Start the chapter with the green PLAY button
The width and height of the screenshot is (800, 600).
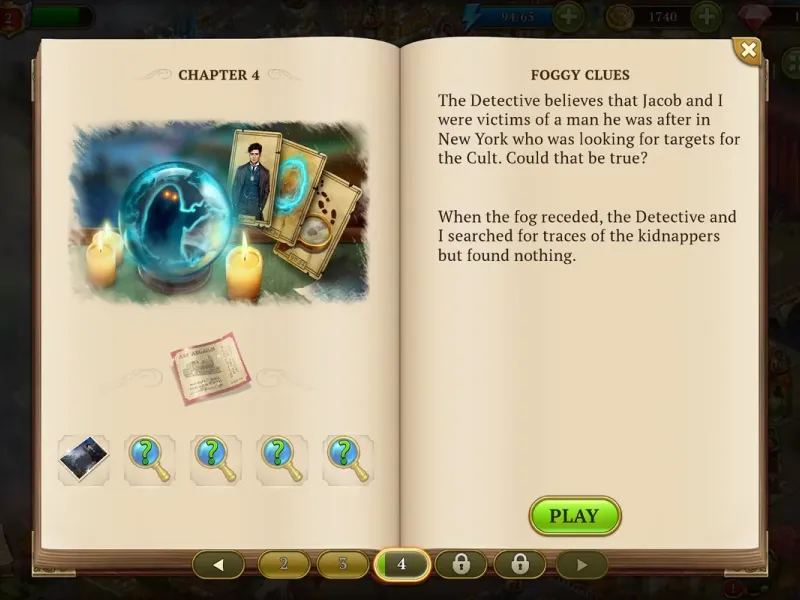pyautogui.click(x=575, y=516)
